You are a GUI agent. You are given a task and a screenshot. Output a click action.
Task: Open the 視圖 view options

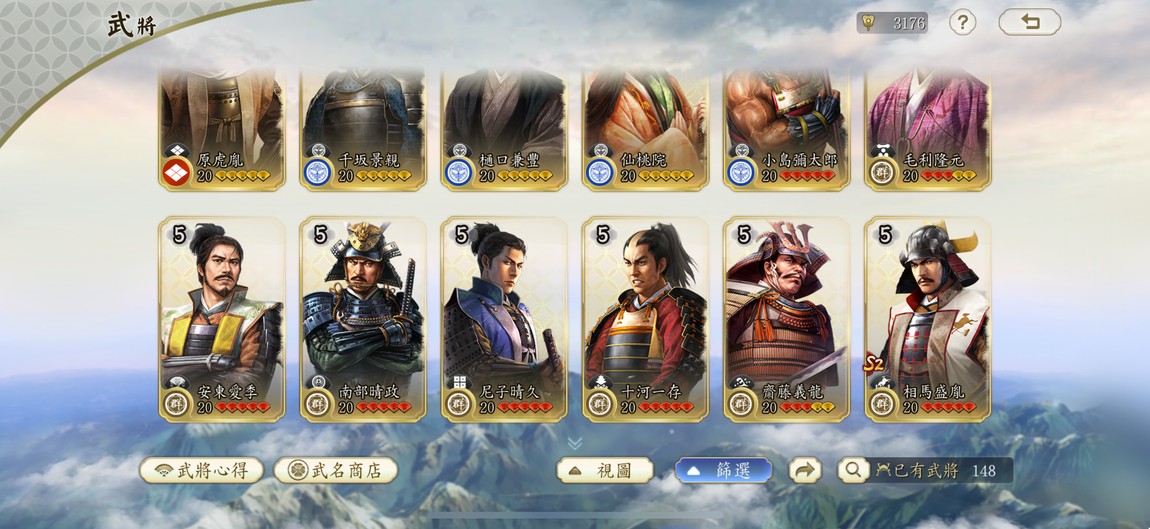(605, 470)
